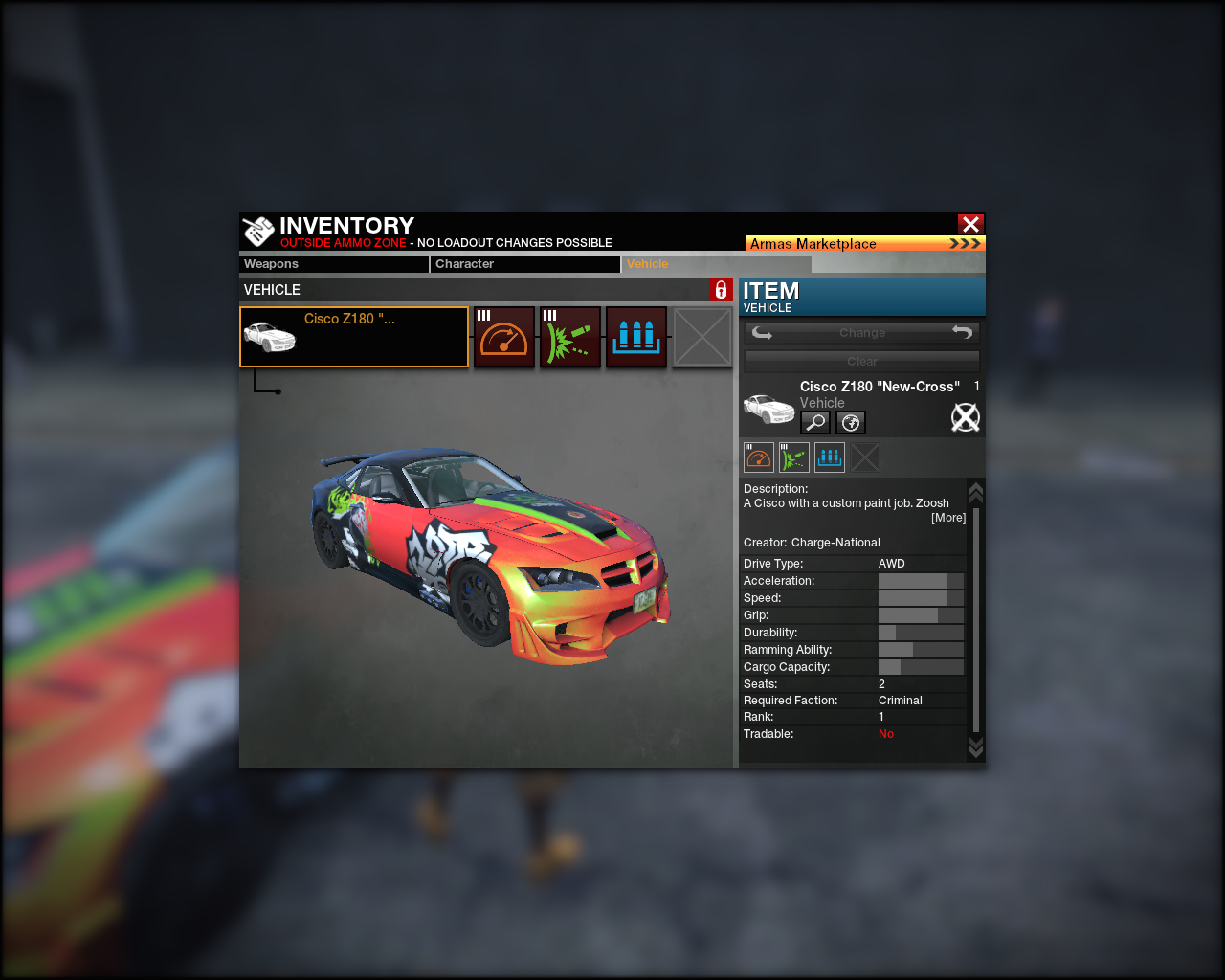
Task: Click the Clear button
Action: (x=862, y=361)
